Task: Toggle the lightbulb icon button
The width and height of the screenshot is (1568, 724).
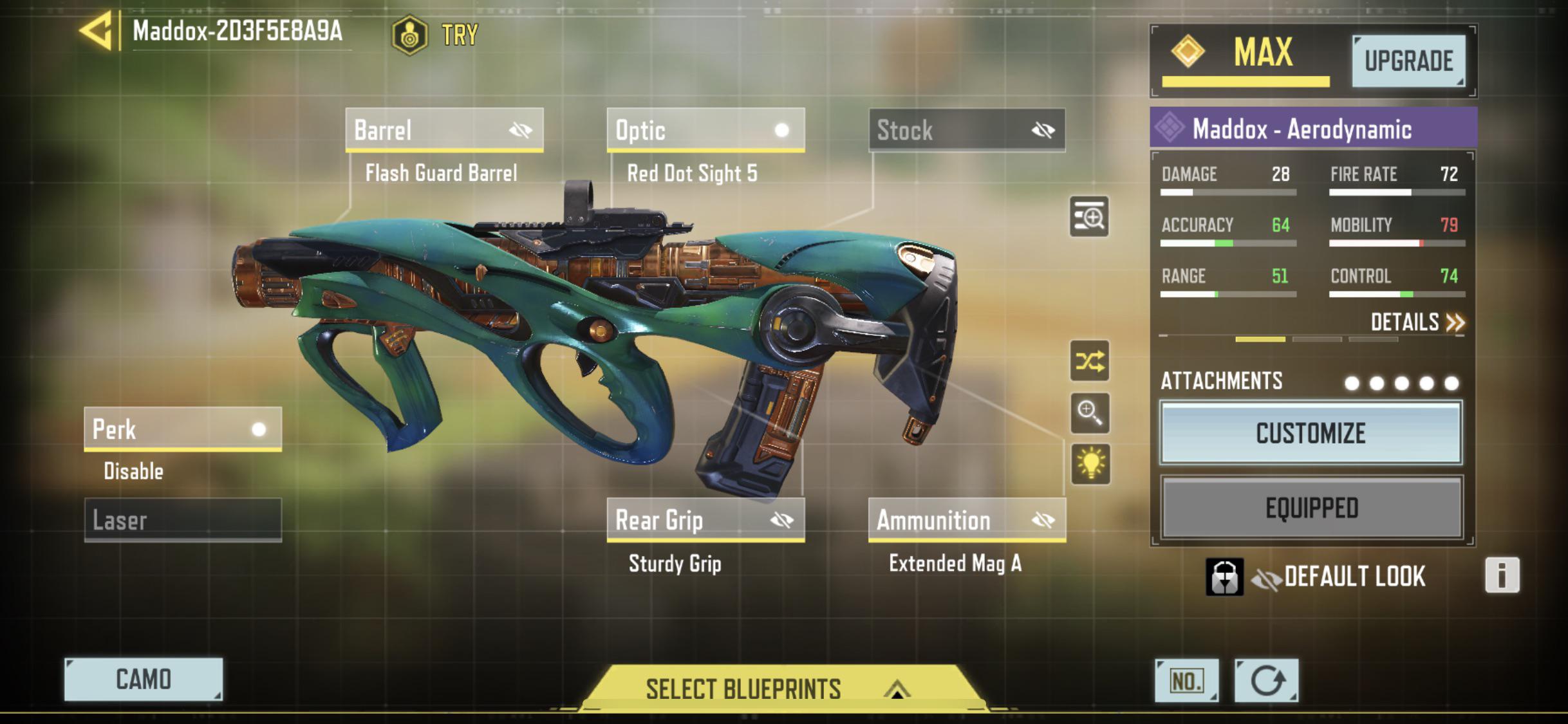Action: click(1090, 463)
